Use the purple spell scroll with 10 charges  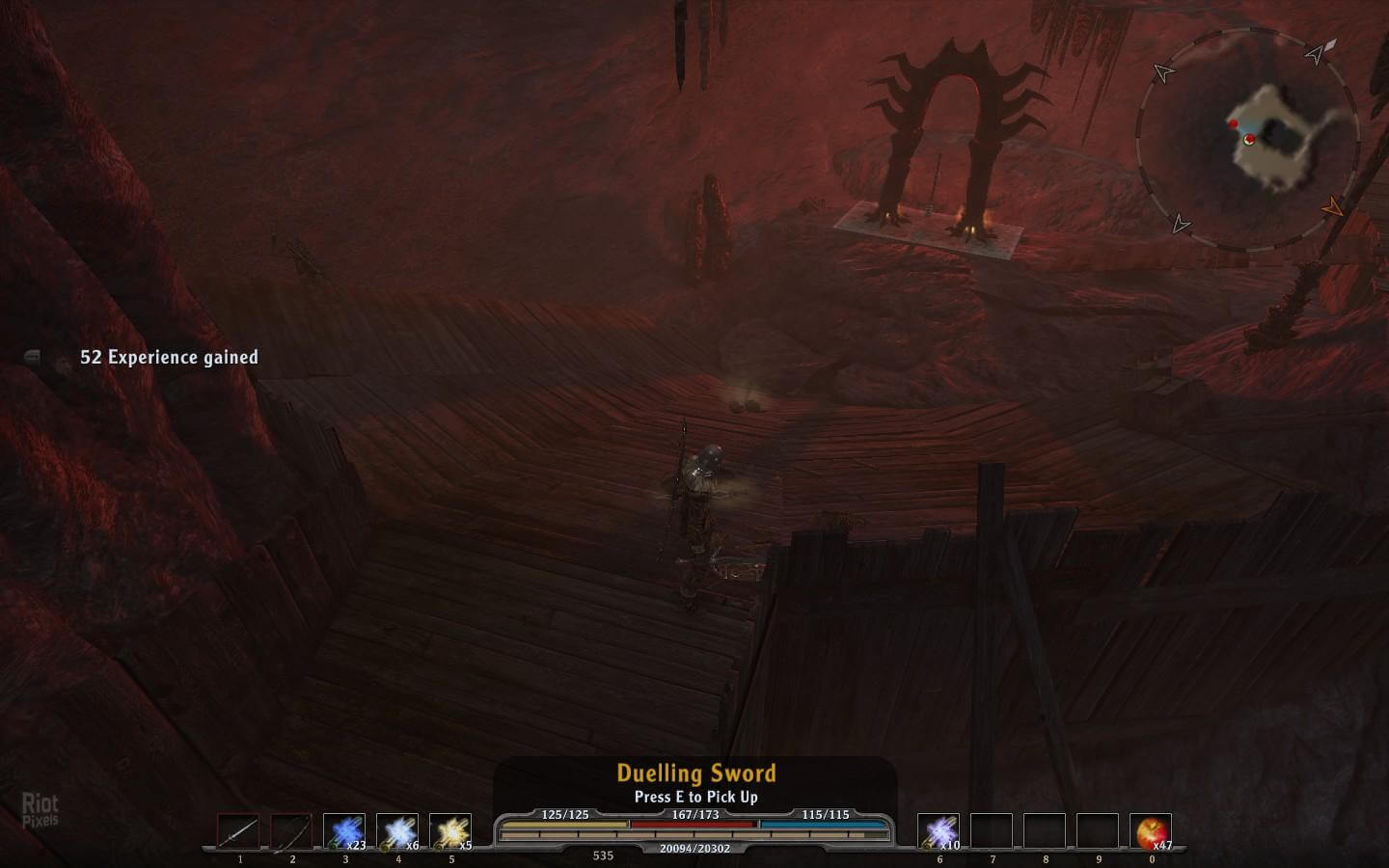coord(938,832)
